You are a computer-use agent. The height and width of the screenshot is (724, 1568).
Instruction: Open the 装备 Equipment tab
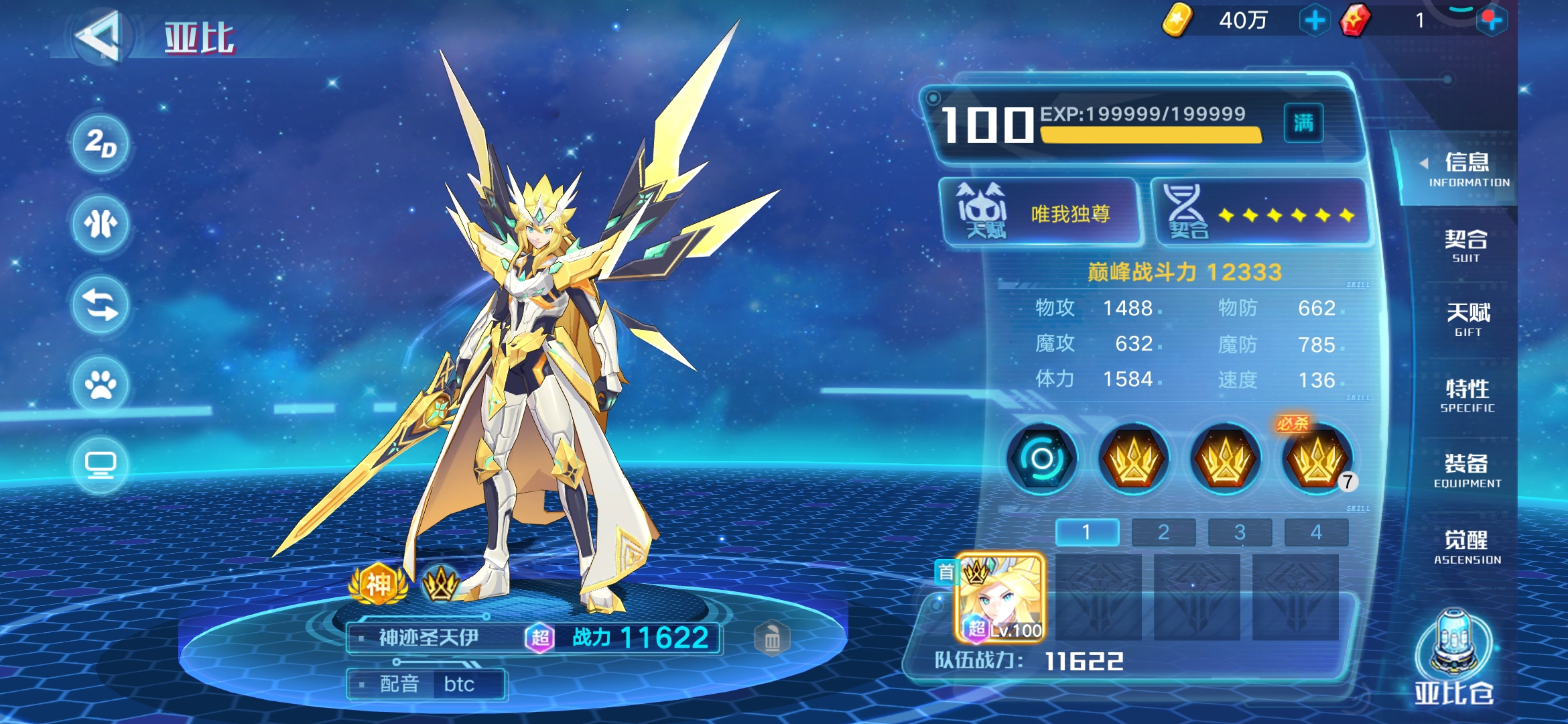1467,471
